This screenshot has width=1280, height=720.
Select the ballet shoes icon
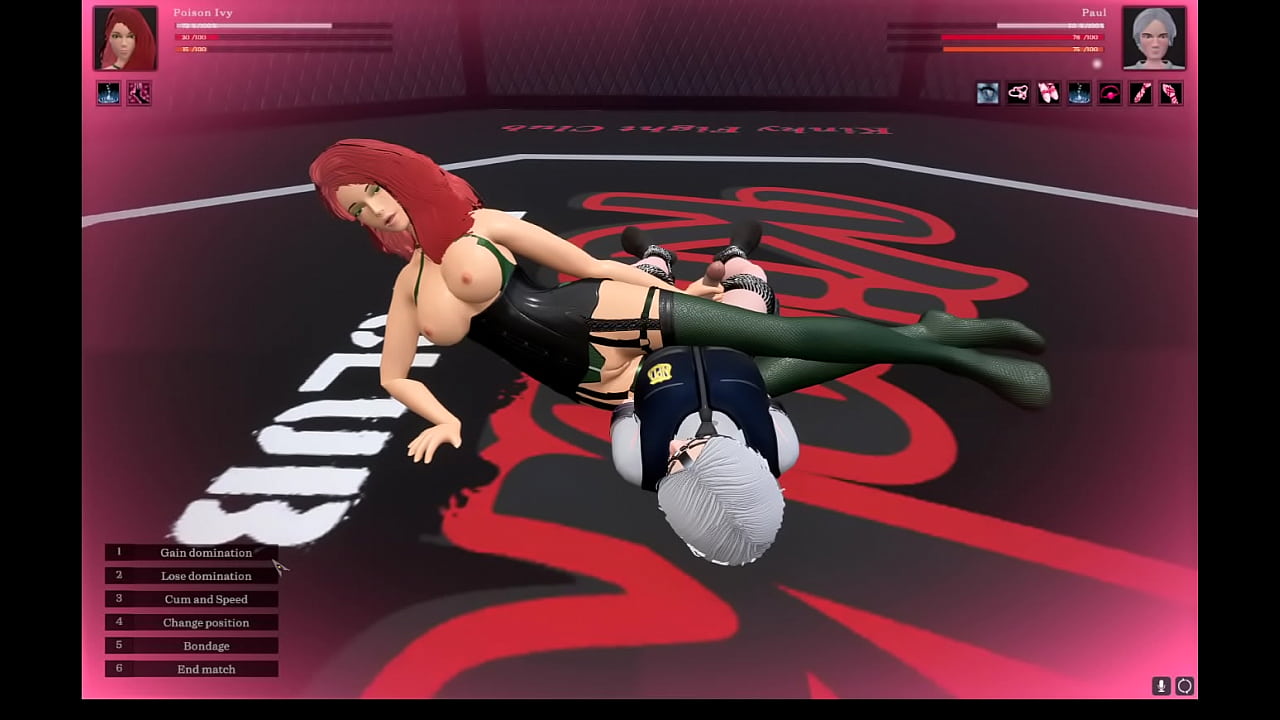point(1048,93)
